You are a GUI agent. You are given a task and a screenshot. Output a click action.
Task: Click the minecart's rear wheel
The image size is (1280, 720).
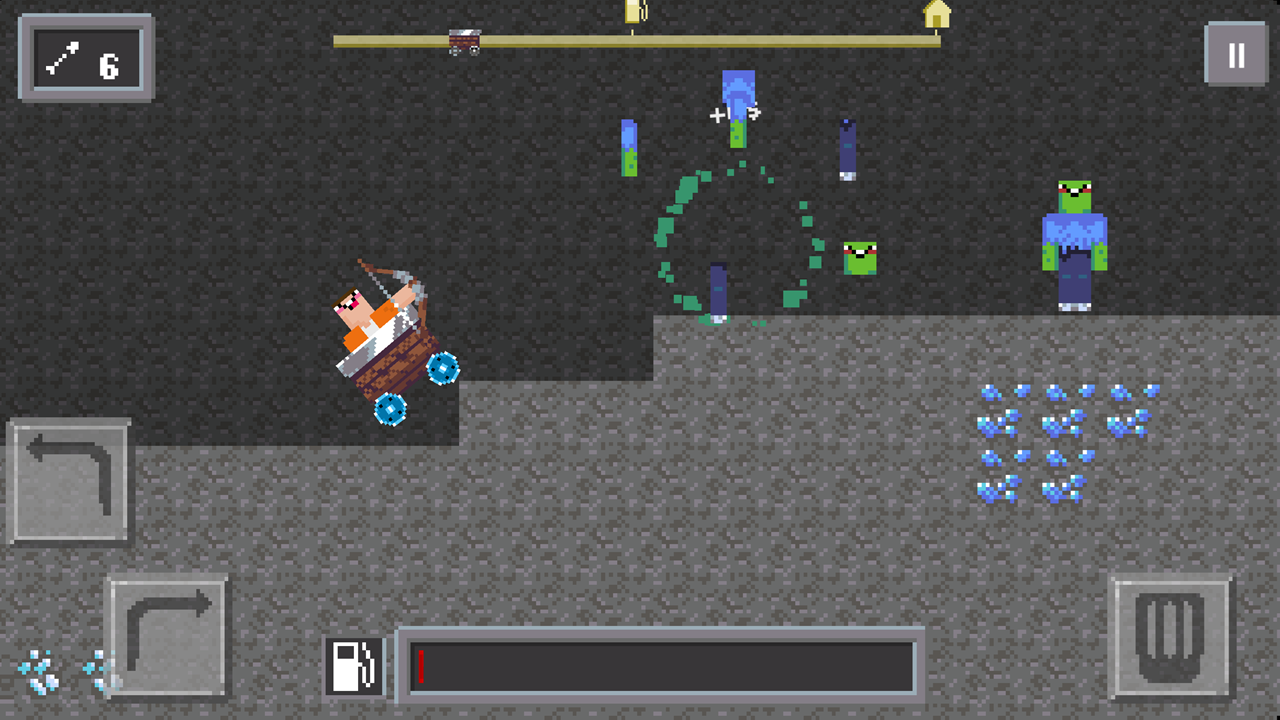(392, 410)
